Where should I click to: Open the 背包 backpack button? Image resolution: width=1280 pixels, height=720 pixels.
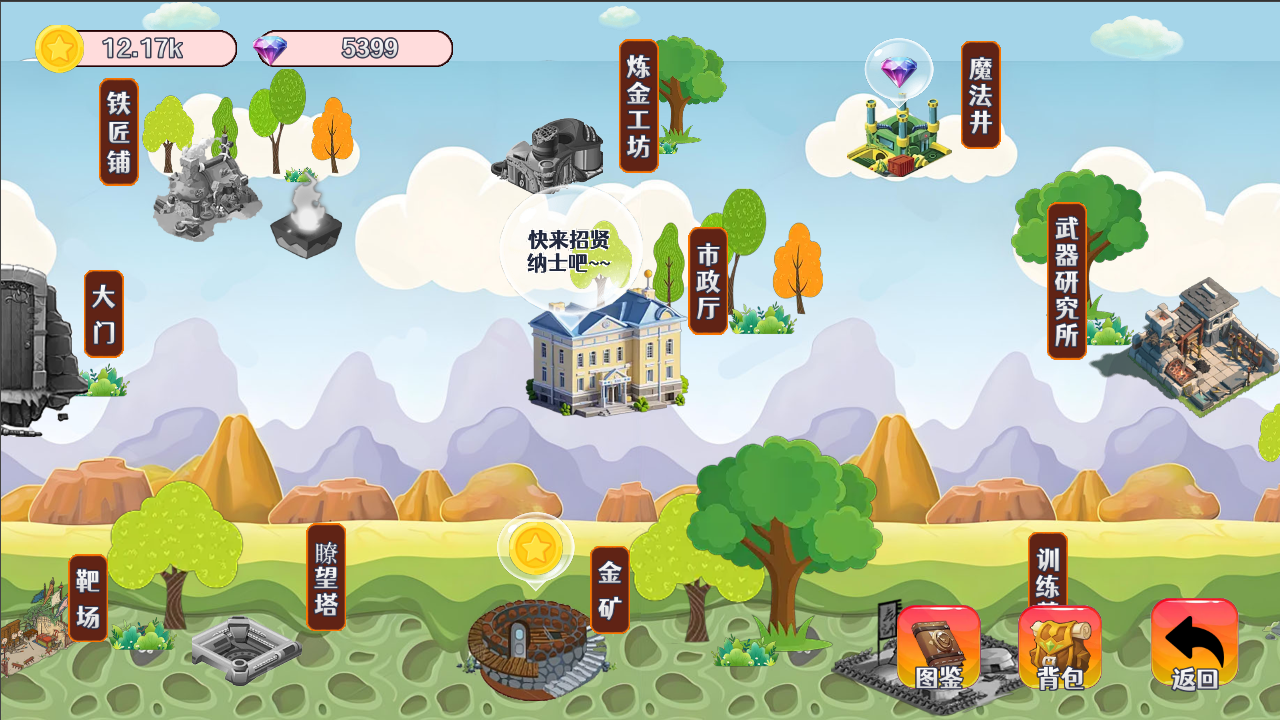[1060, 647]
